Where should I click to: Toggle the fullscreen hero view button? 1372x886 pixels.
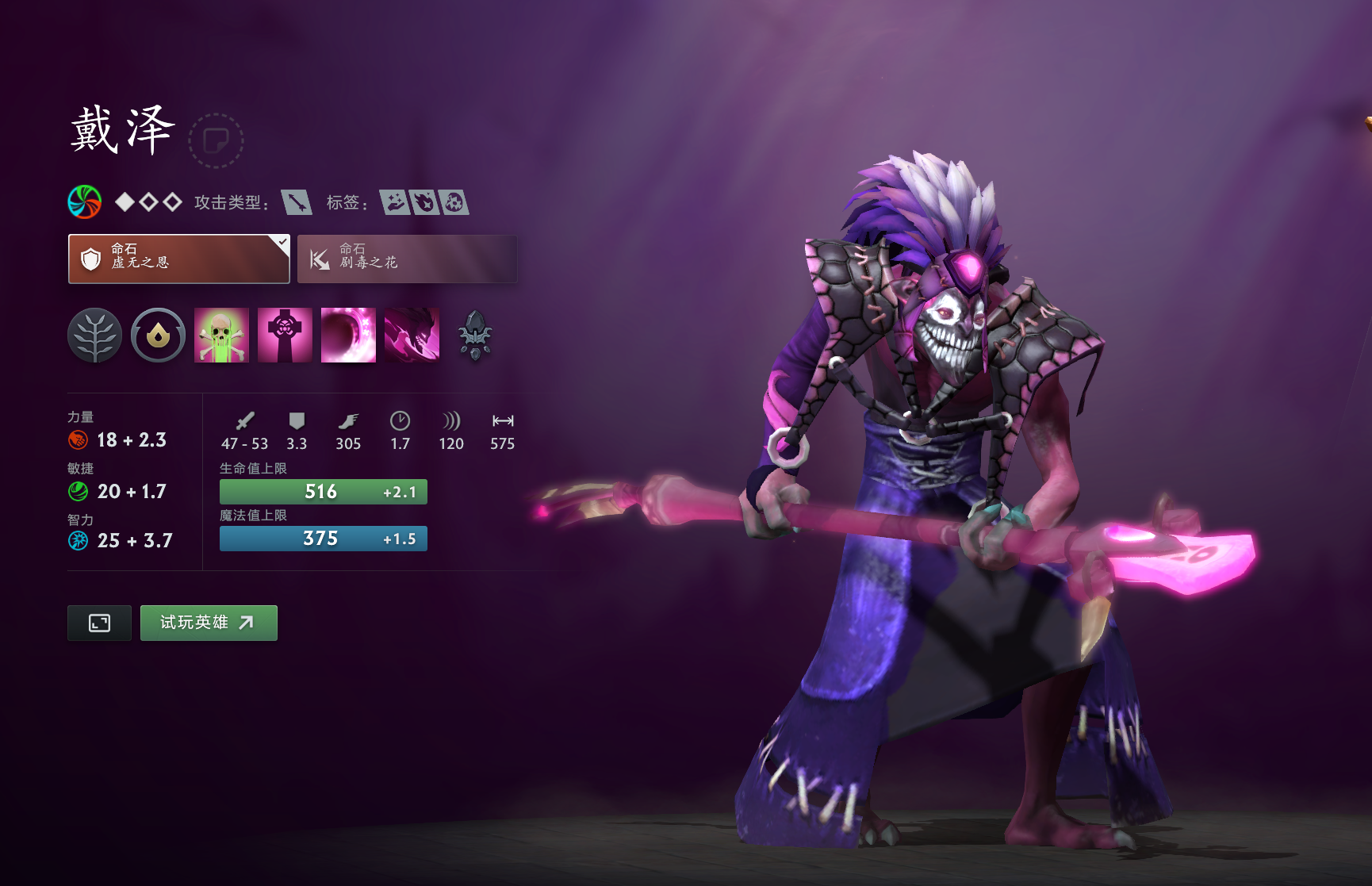click(x=99, y=623)
